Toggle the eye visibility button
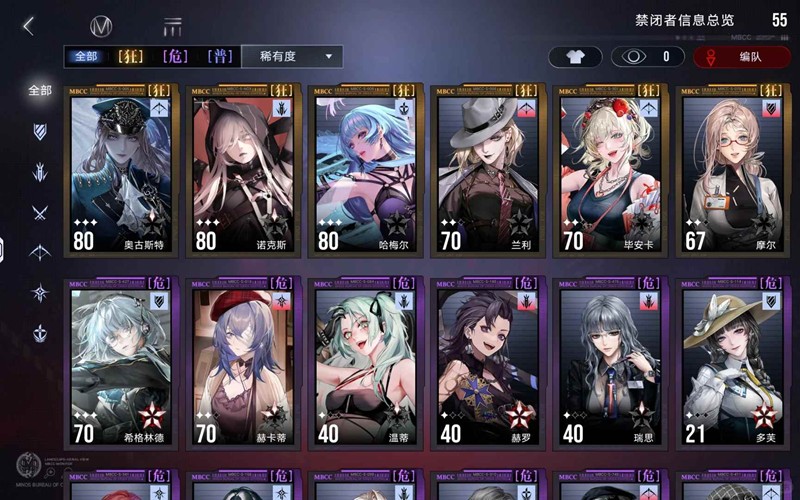This screenshot has height=500, width=800. 643,57
